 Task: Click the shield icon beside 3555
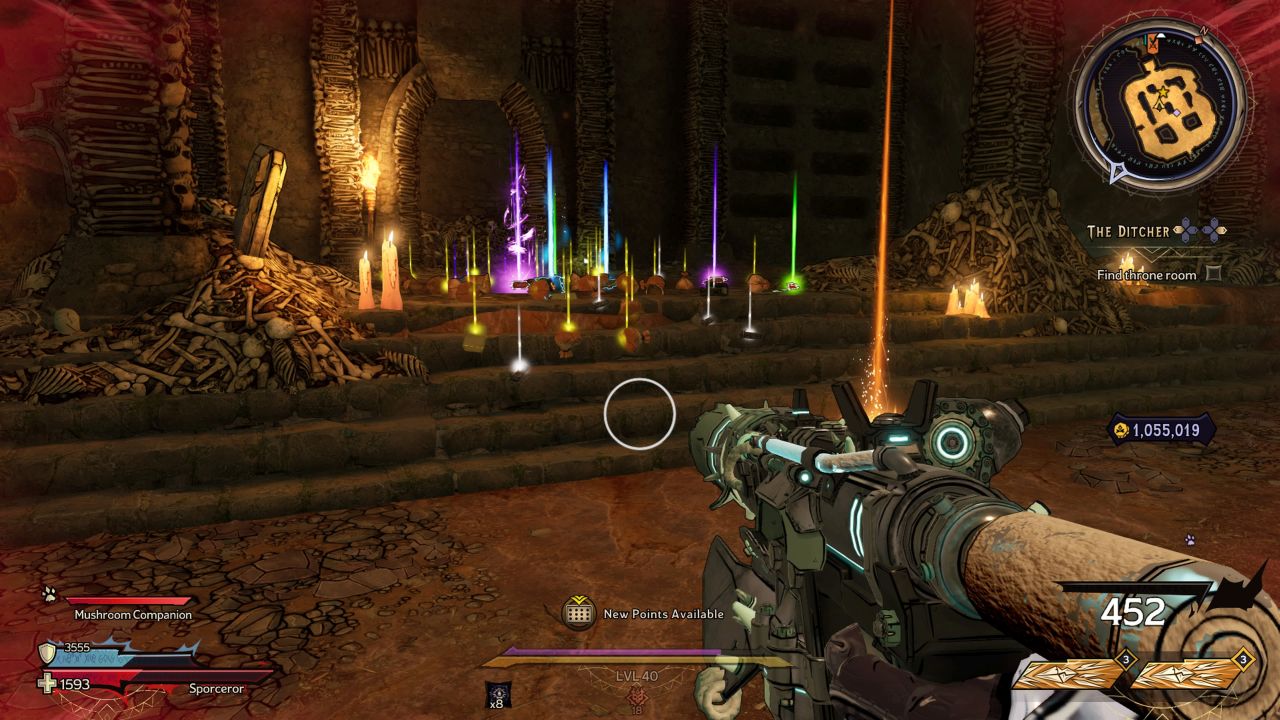(x=45, y=652)
